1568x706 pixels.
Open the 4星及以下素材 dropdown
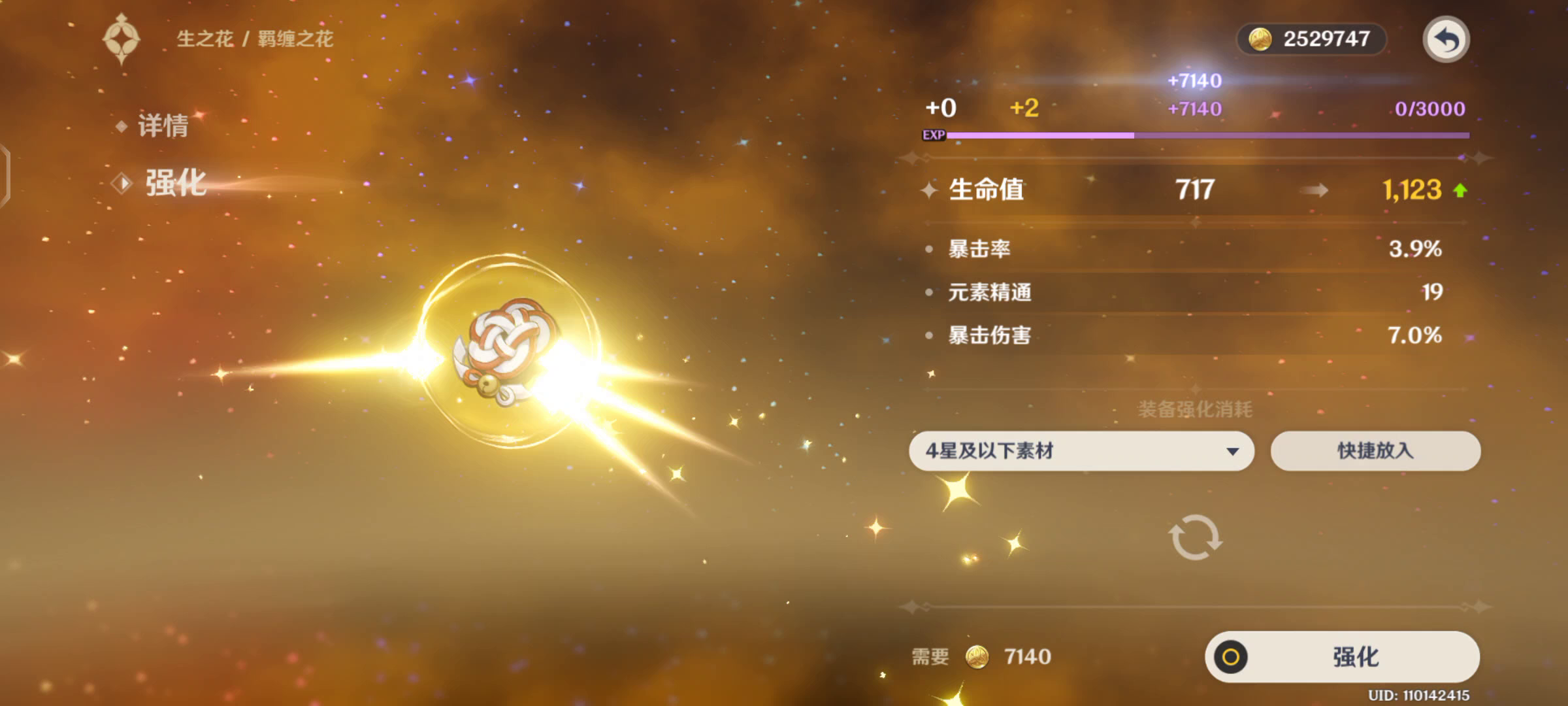coord(1081,451)
